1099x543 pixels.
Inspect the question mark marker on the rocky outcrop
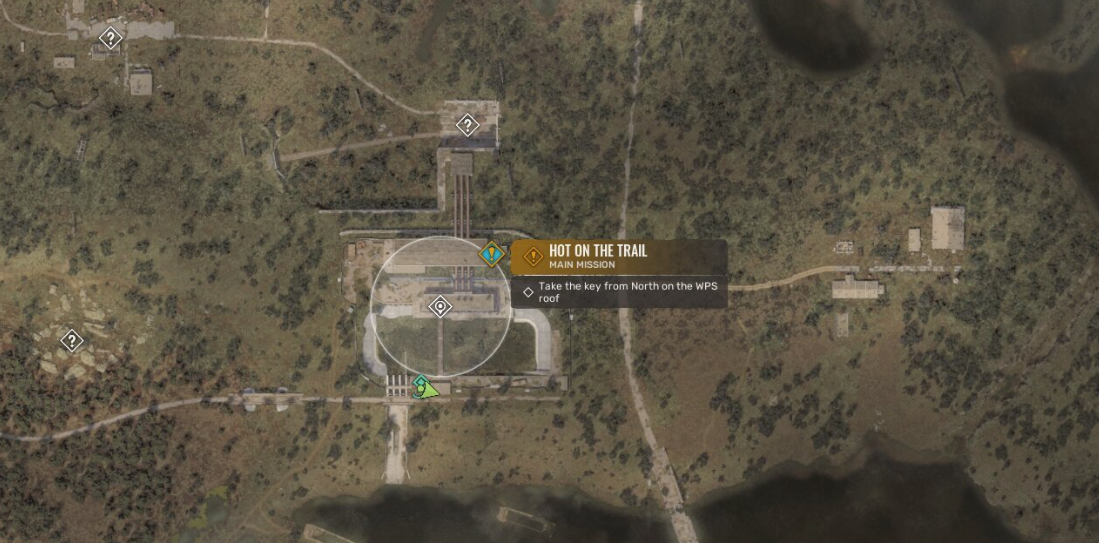71,340
